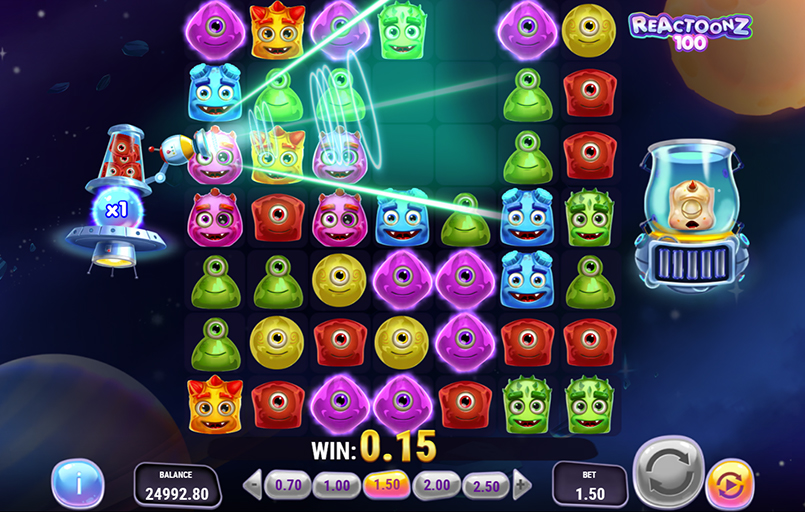
Task: Pick the 2.00 bet amount
Action: [x=436, y=486]
